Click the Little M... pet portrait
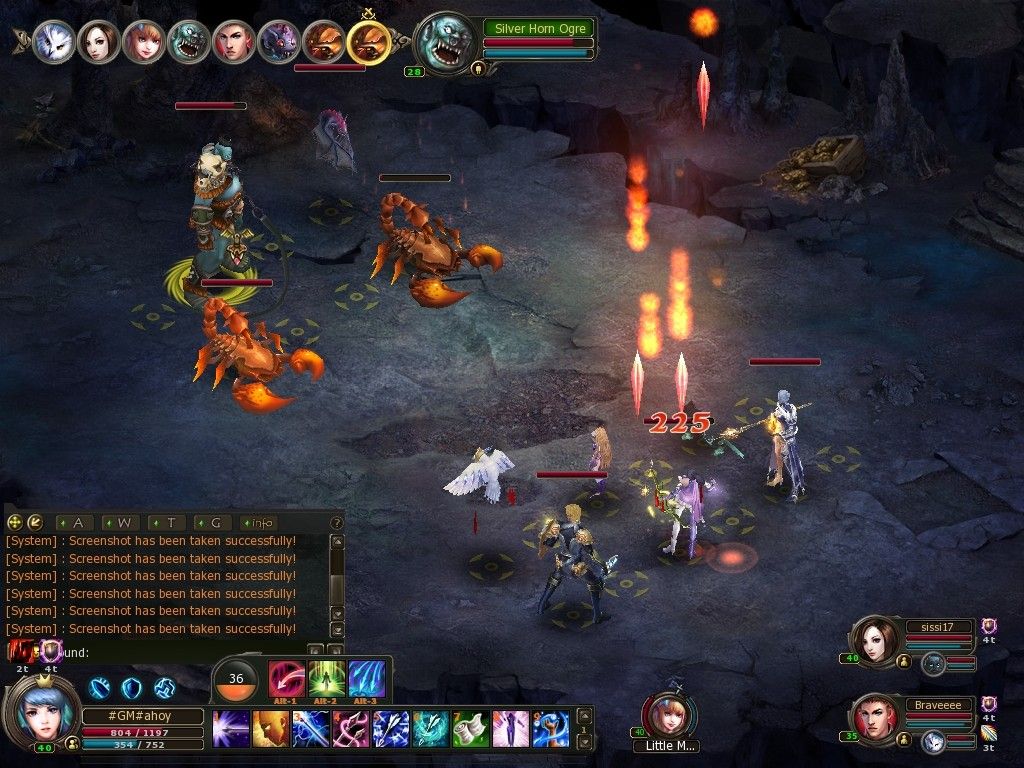The image size is (1024, 768). [668, 714]
